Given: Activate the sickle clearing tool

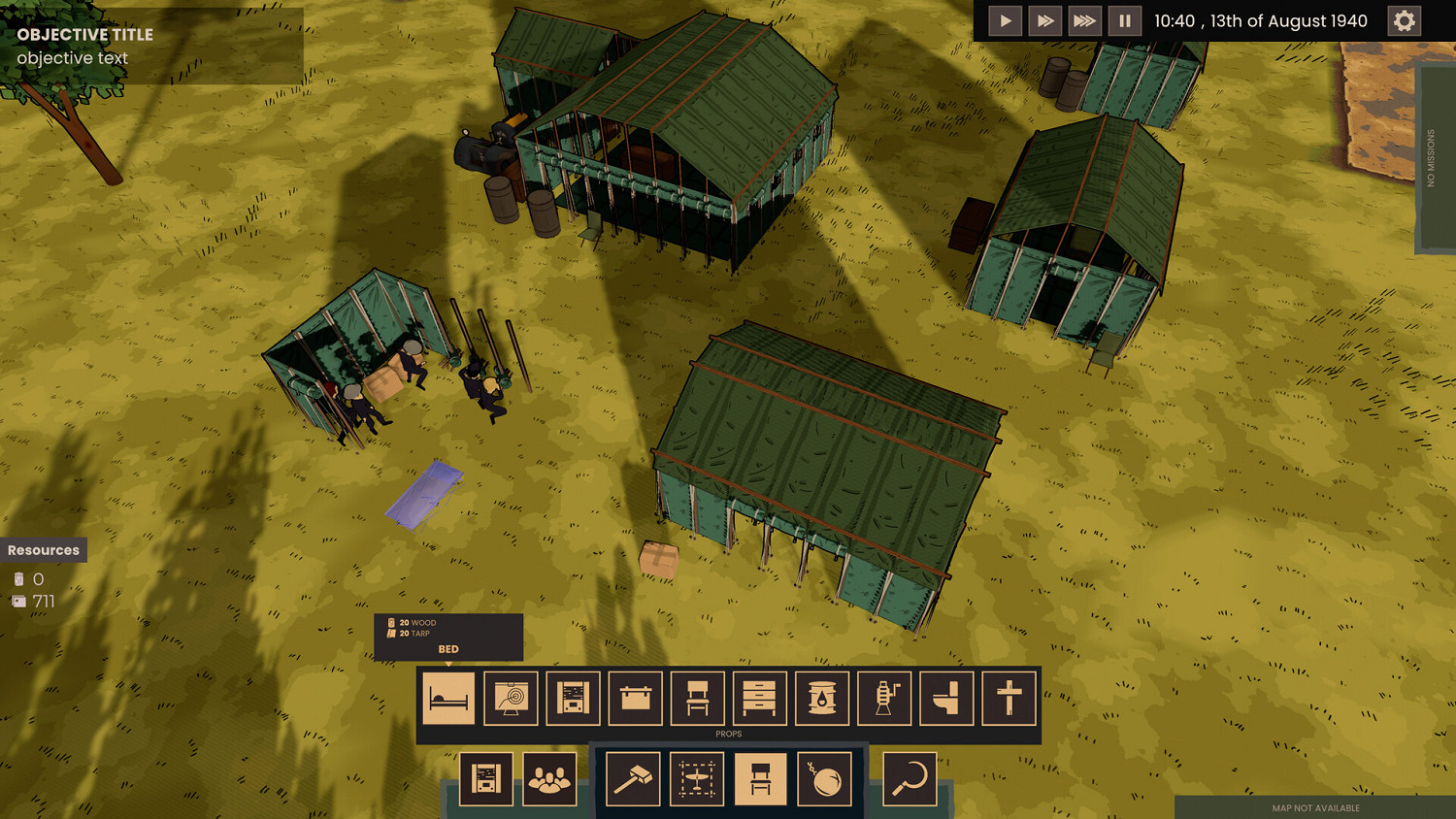Looking at the screenshot, I should 909,778.
